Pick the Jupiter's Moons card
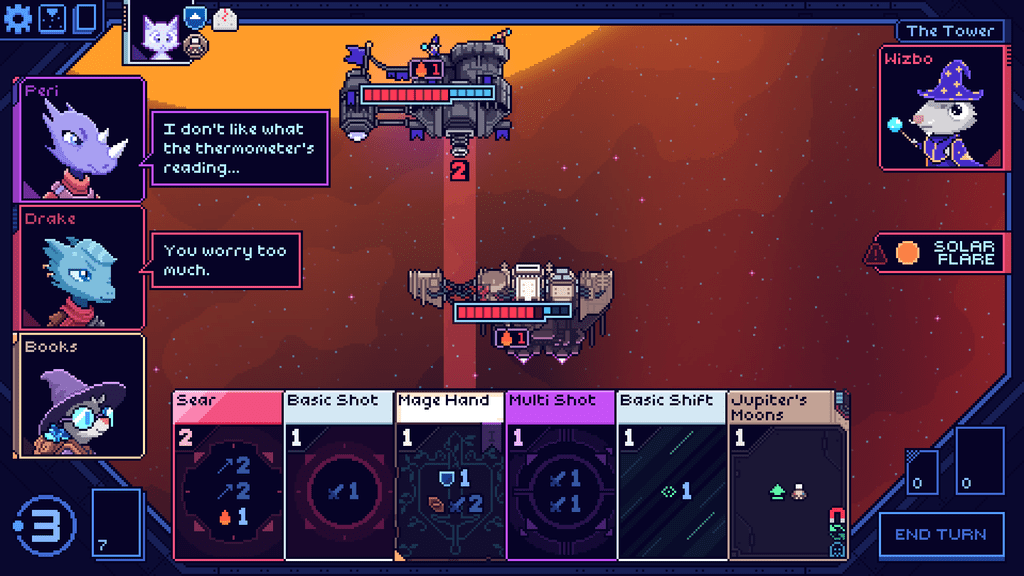Viewport: 1024px width, 576px height. pos(785,475)
